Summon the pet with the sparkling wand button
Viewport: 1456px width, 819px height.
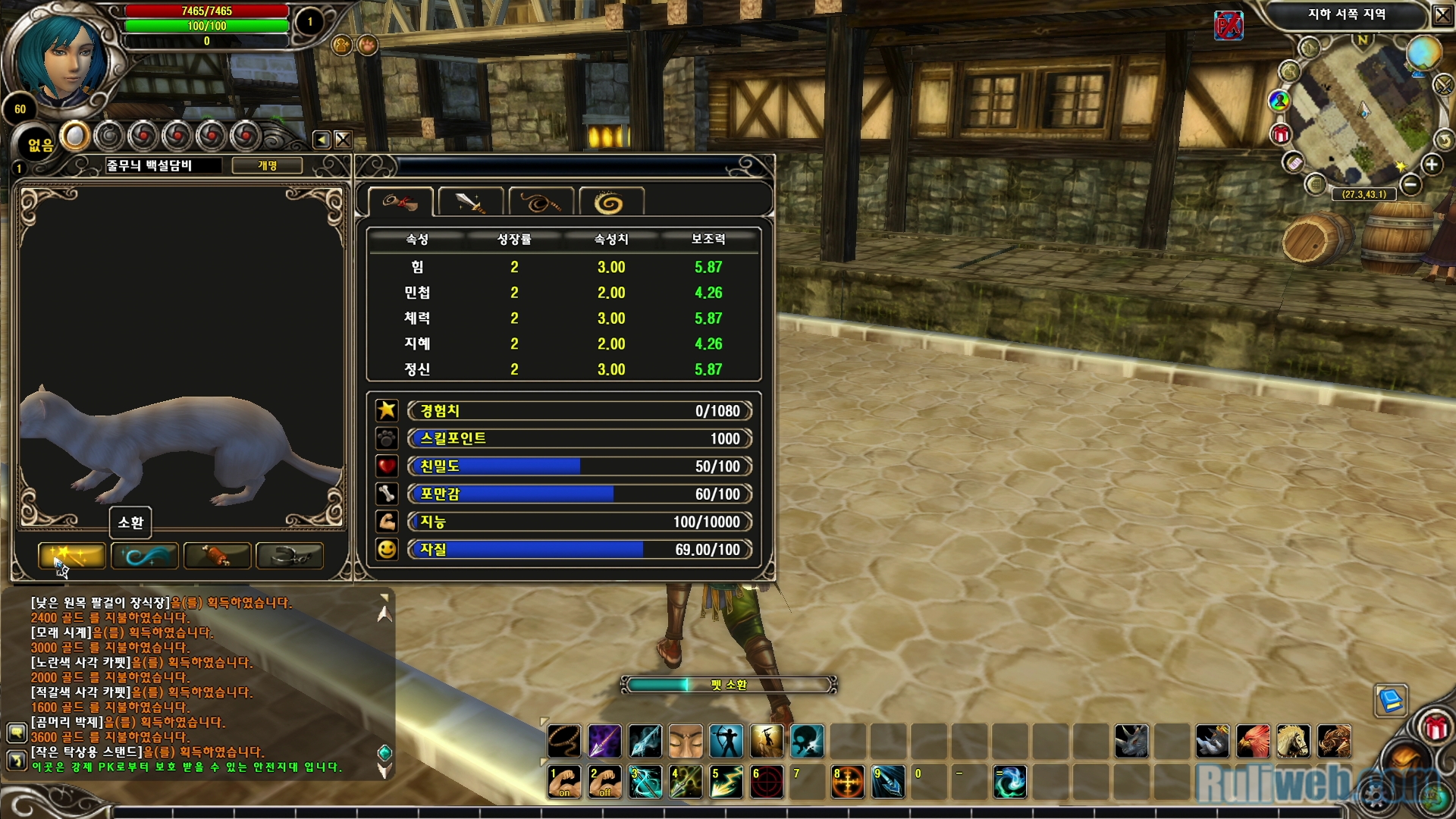(71, 556)
